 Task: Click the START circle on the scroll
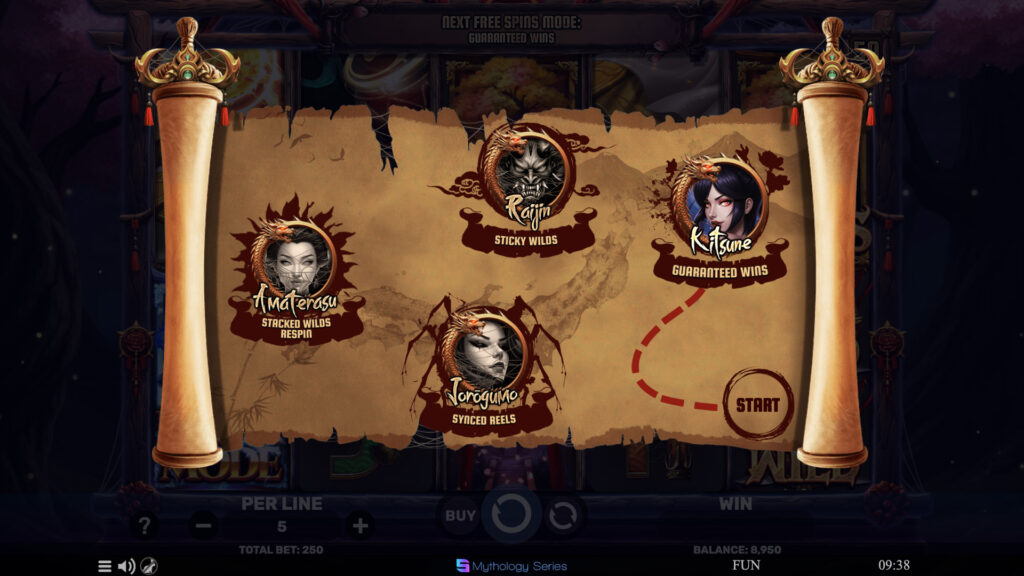pos(757,405)
